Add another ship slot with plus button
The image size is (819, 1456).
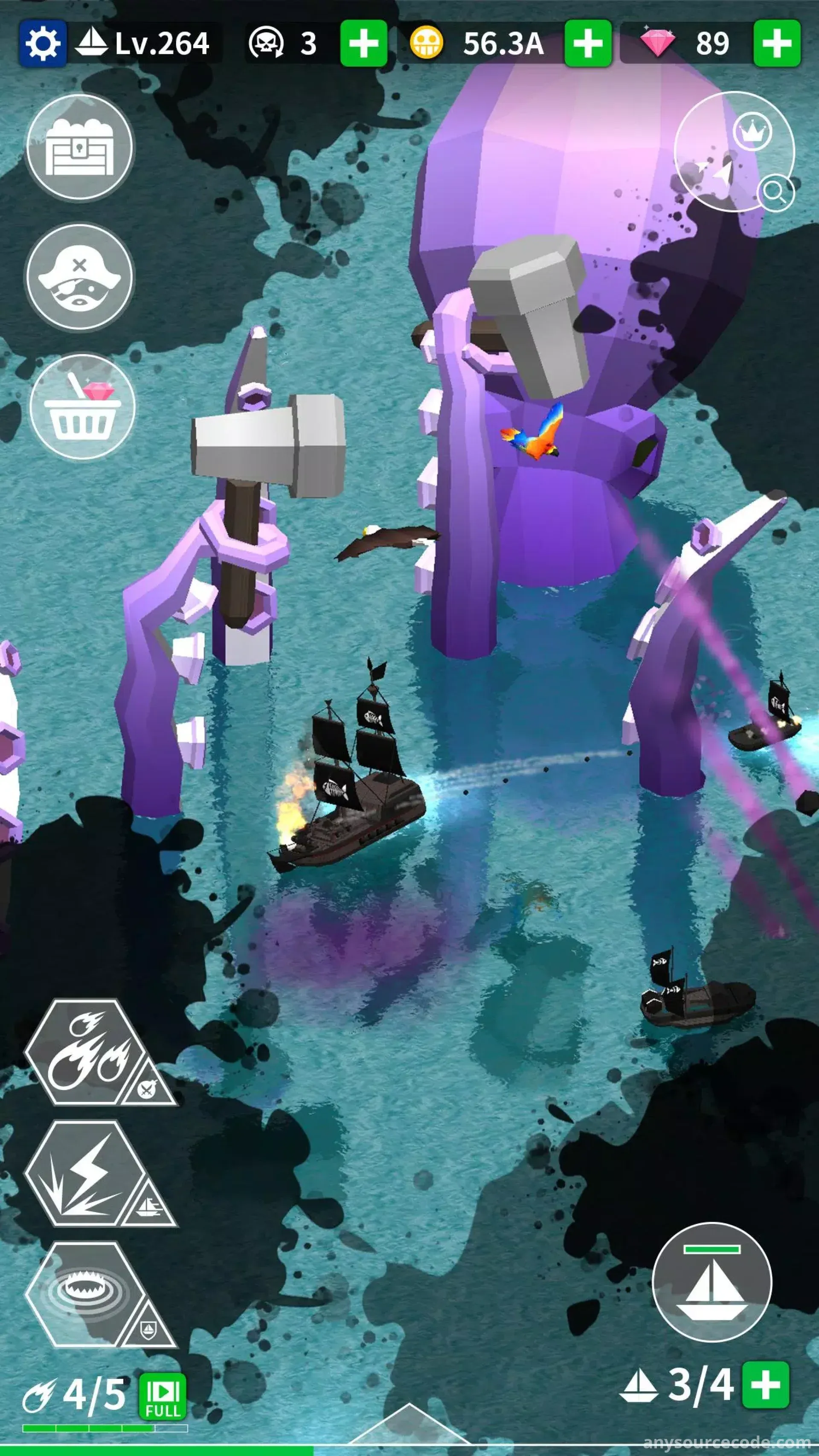tap(766, 1384)
